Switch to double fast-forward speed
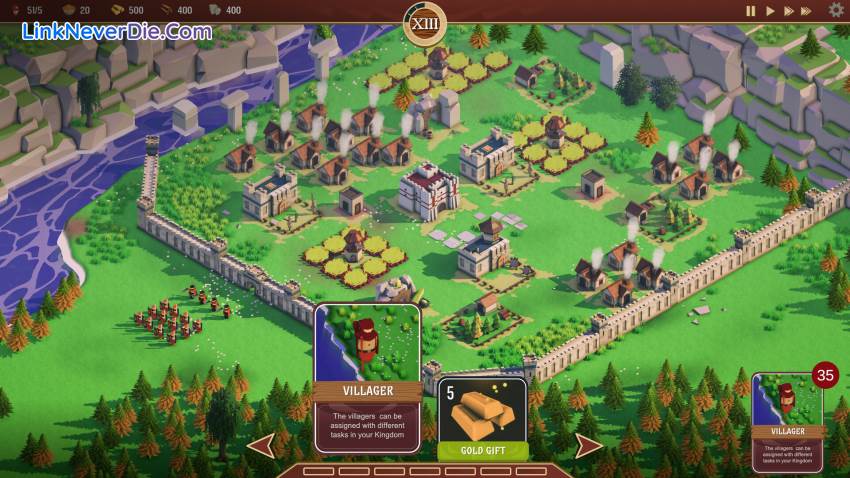850x478 pixels. (789, 11)
